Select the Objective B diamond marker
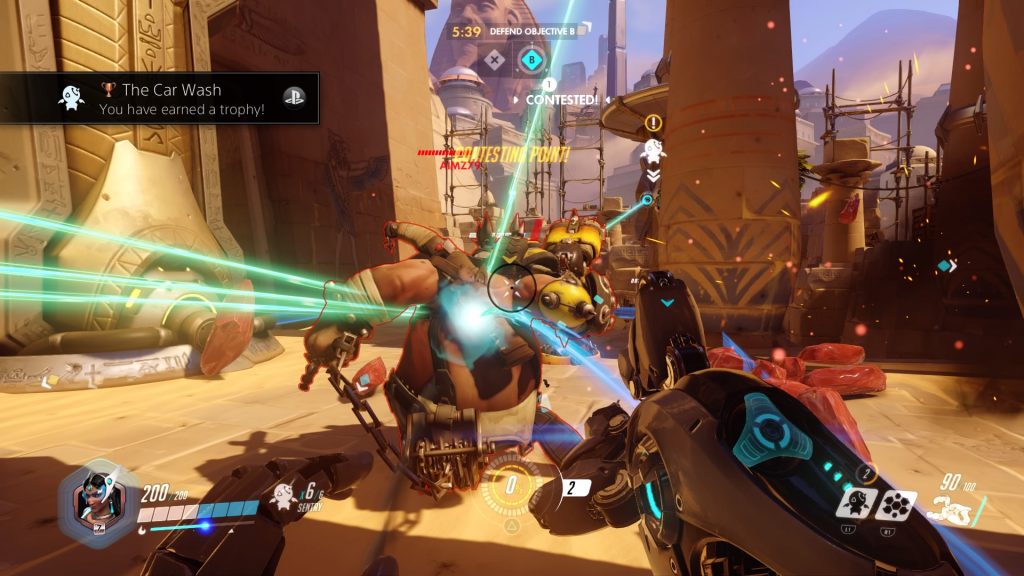 (530, 62)
